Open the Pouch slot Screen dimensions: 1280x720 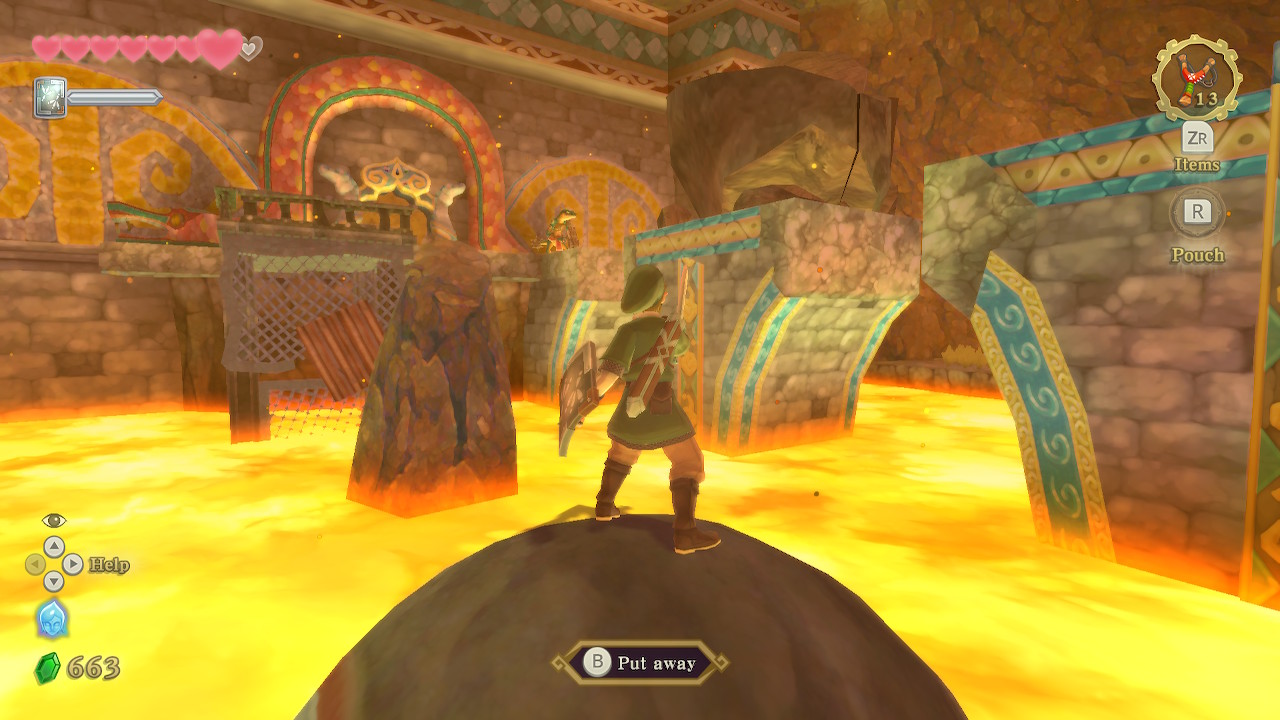click(1197, 212)
